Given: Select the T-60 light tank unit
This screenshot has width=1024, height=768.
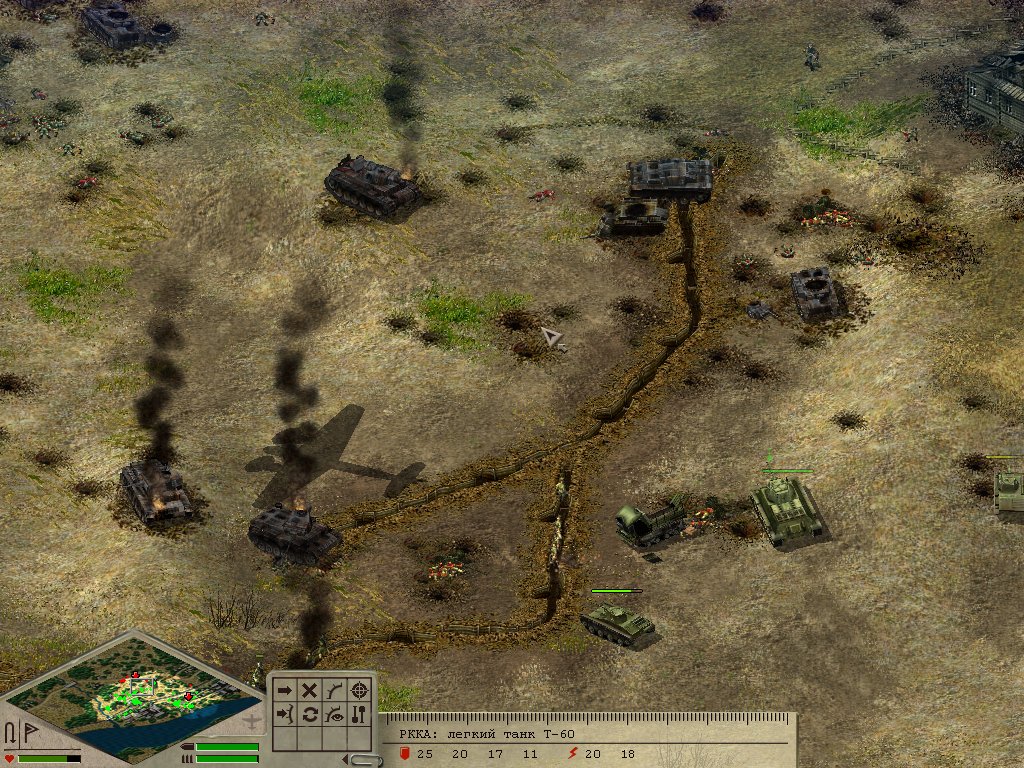Looking at the screenshot, I should [617, 622].
